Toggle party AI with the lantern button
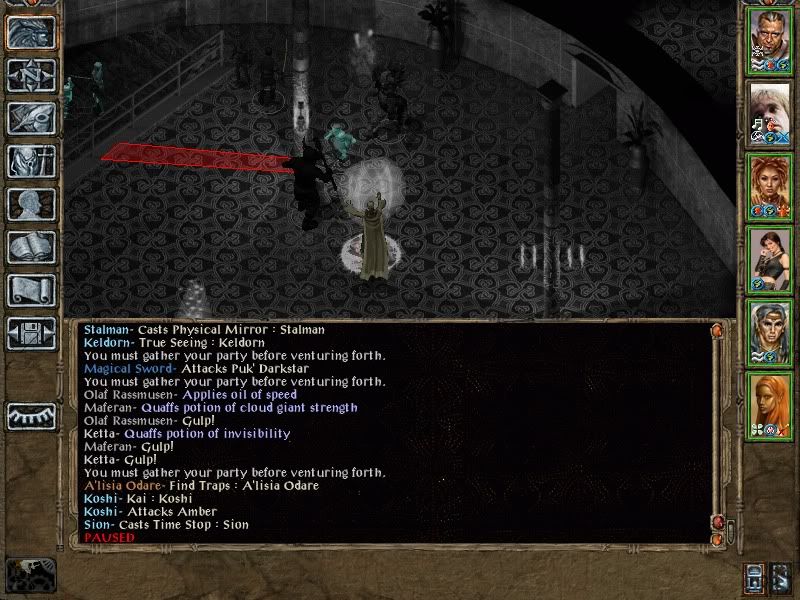 point(757,578)
